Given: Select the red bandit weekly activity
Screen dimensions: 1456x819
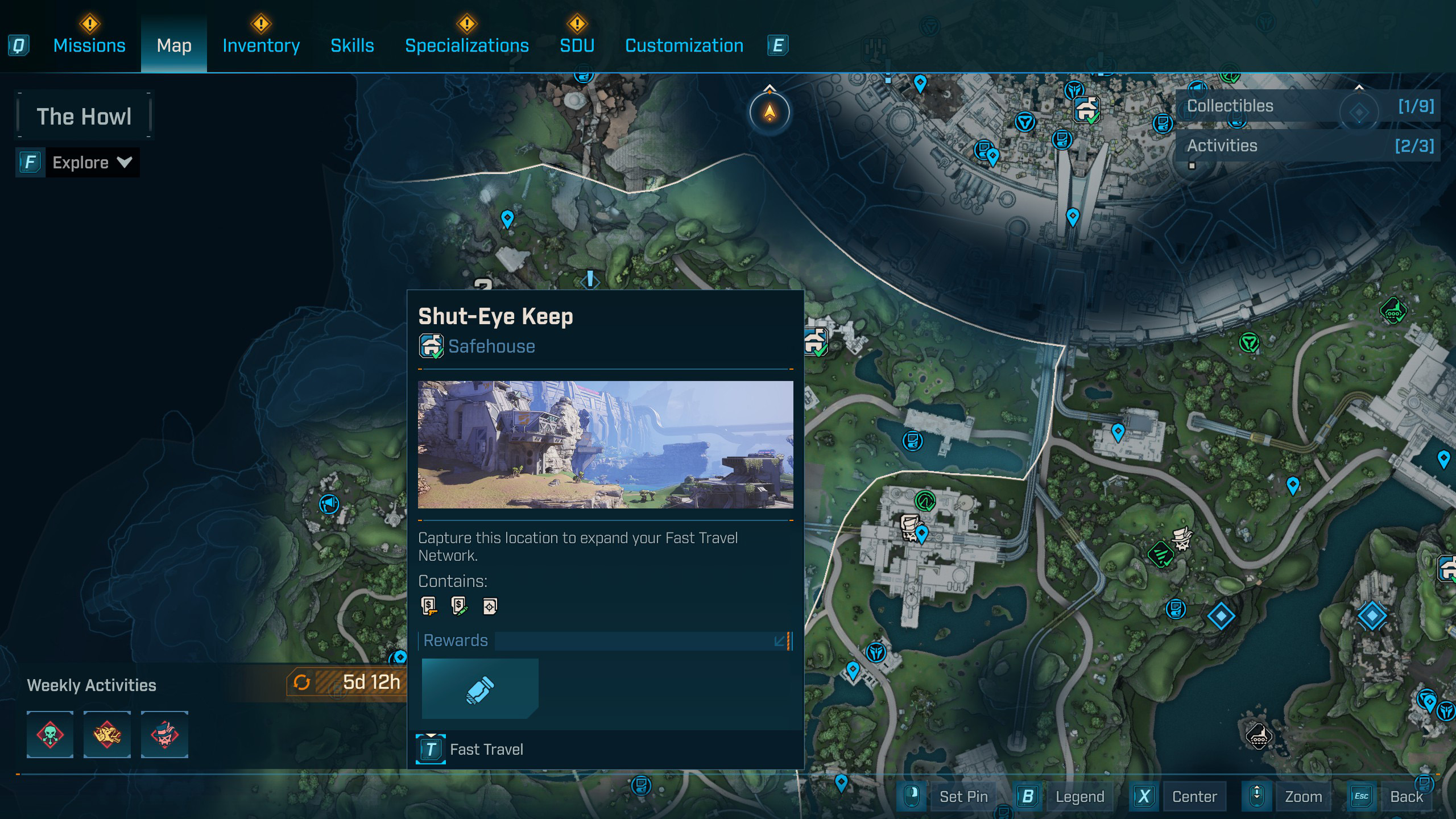Looking at the screenshot, I should 164,734.
